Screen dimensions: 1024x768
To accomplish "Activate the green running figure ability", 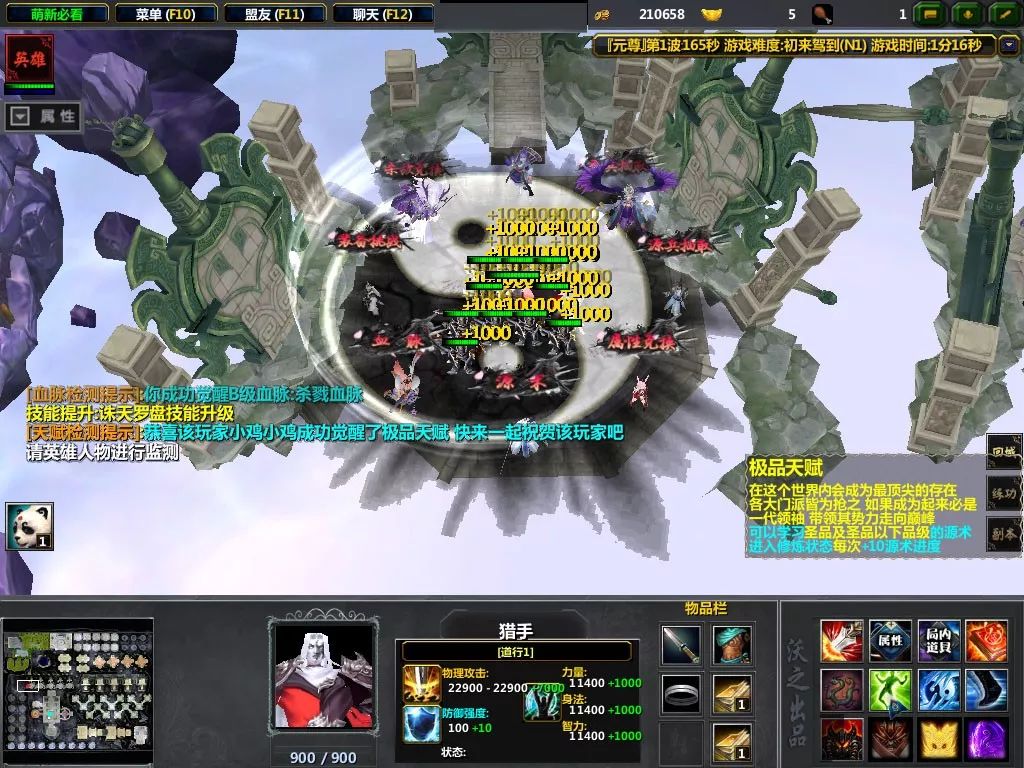I will click(x=889, y=690).
